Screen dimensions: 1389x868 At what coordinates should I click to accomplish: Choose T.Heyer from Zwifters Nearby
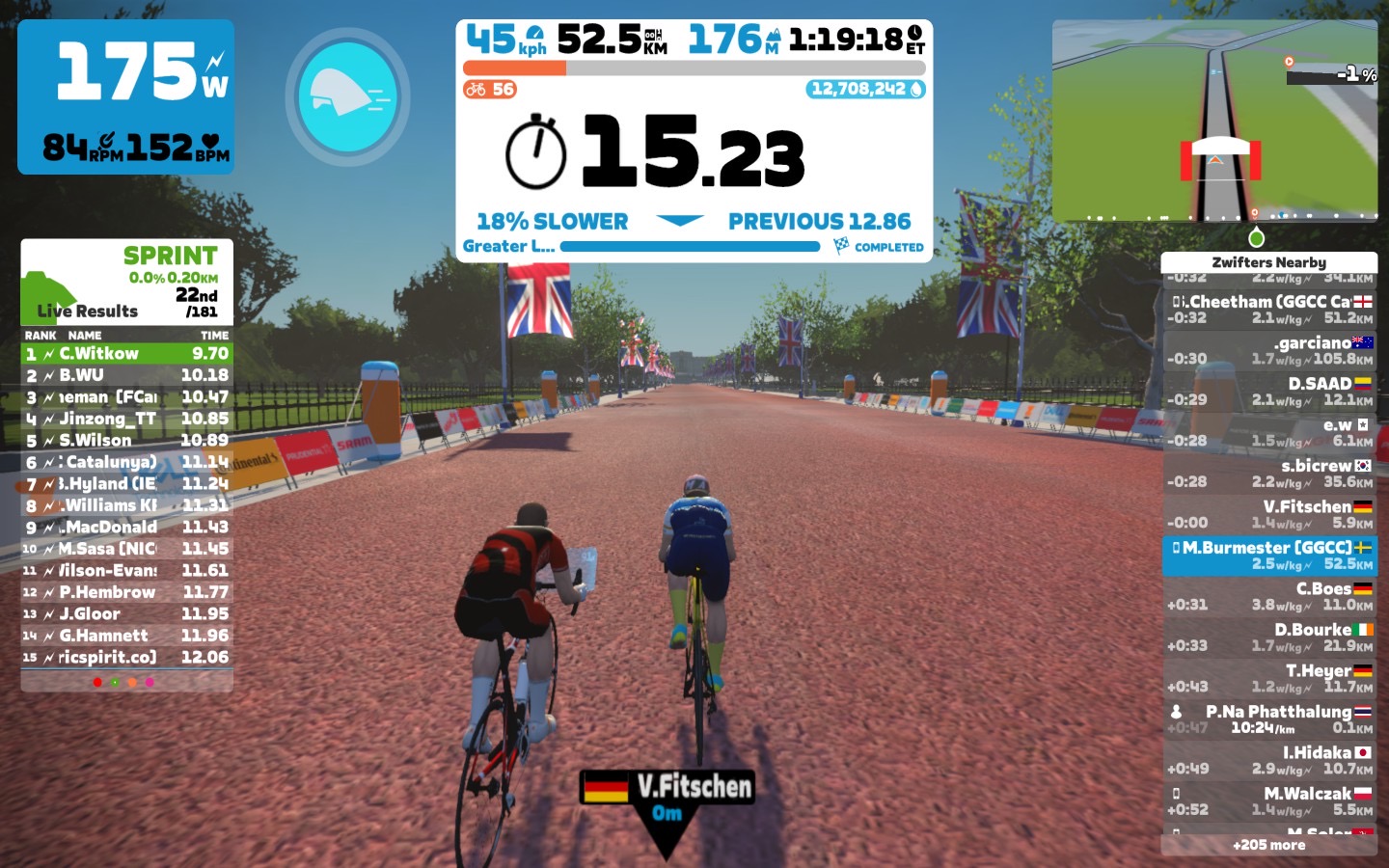click(1269, 678)
